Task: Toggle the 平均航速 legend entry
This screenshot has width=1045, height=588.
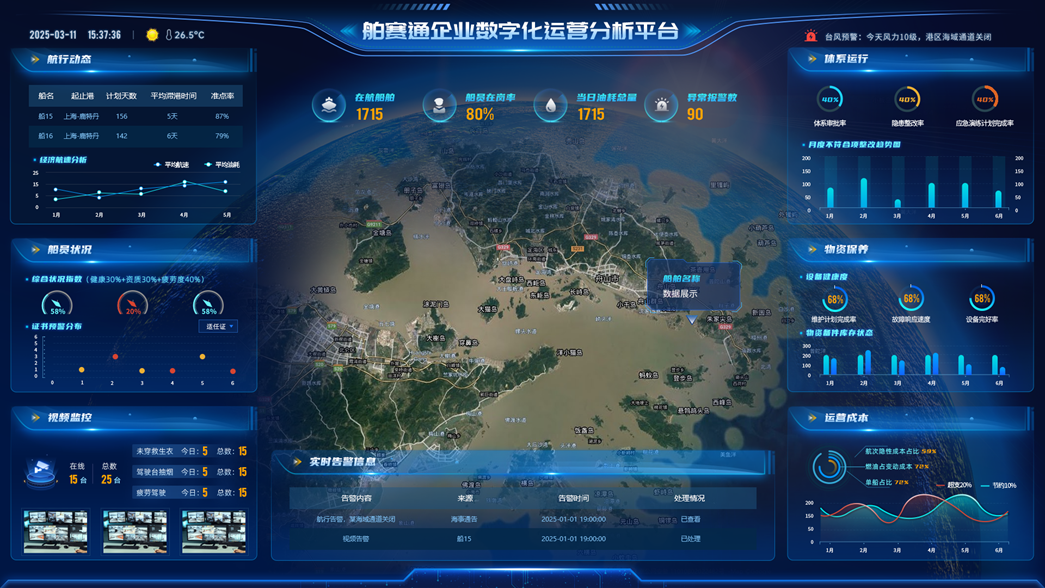Action: pyautogui.click(x=172, y=164)
